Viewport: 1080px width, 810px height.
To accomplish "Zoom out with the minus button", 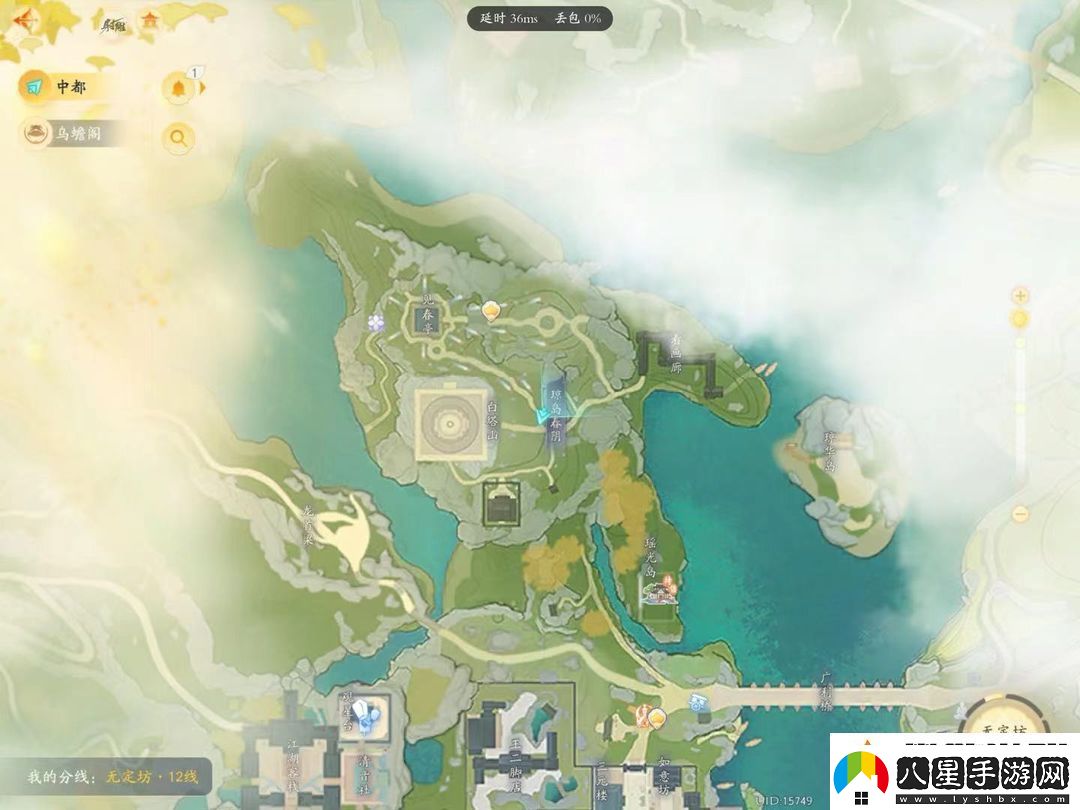I will (x=1020, y=514).
